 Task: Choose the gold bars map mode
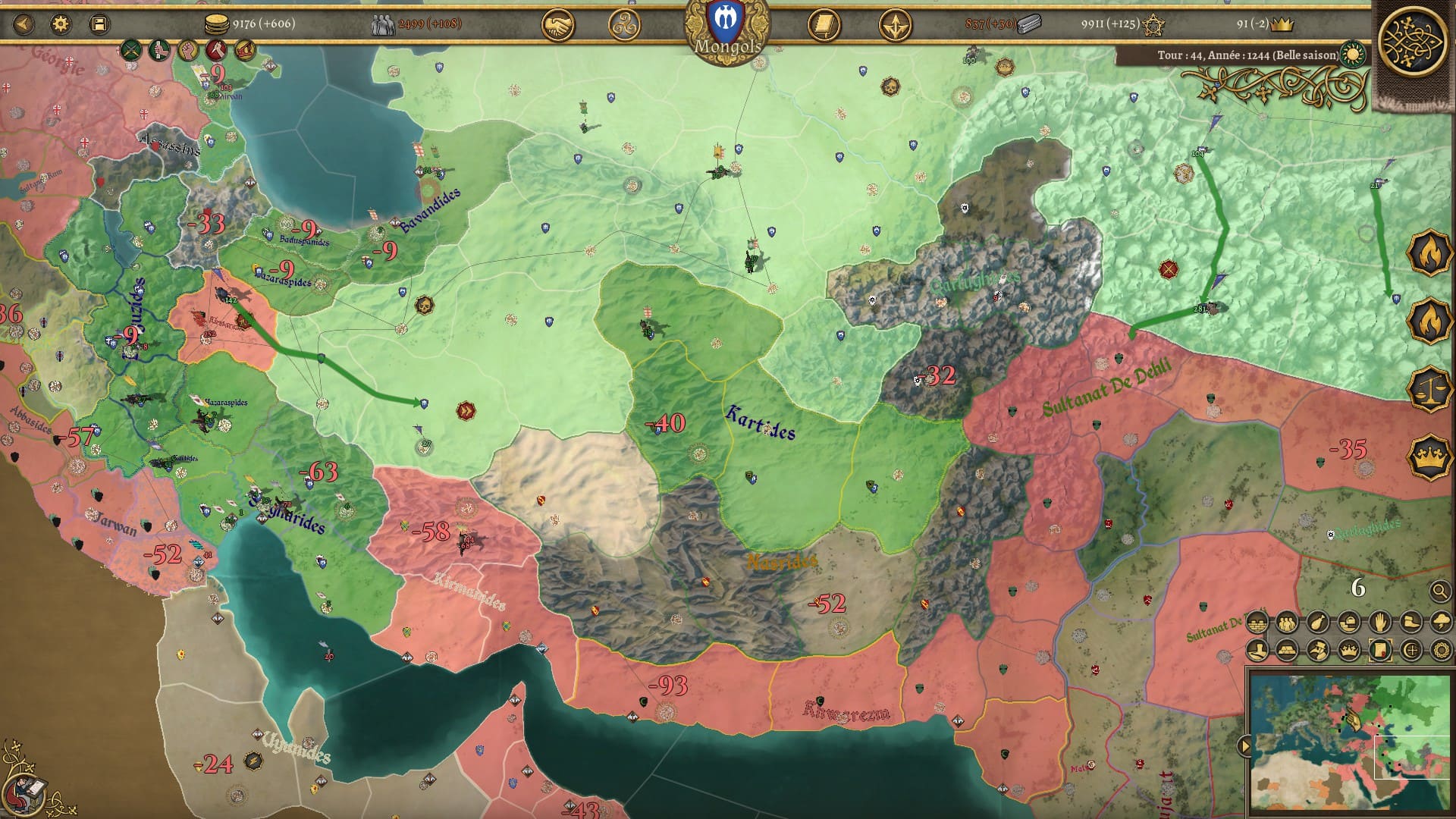pyautogui.click(x=1287, y=651)
